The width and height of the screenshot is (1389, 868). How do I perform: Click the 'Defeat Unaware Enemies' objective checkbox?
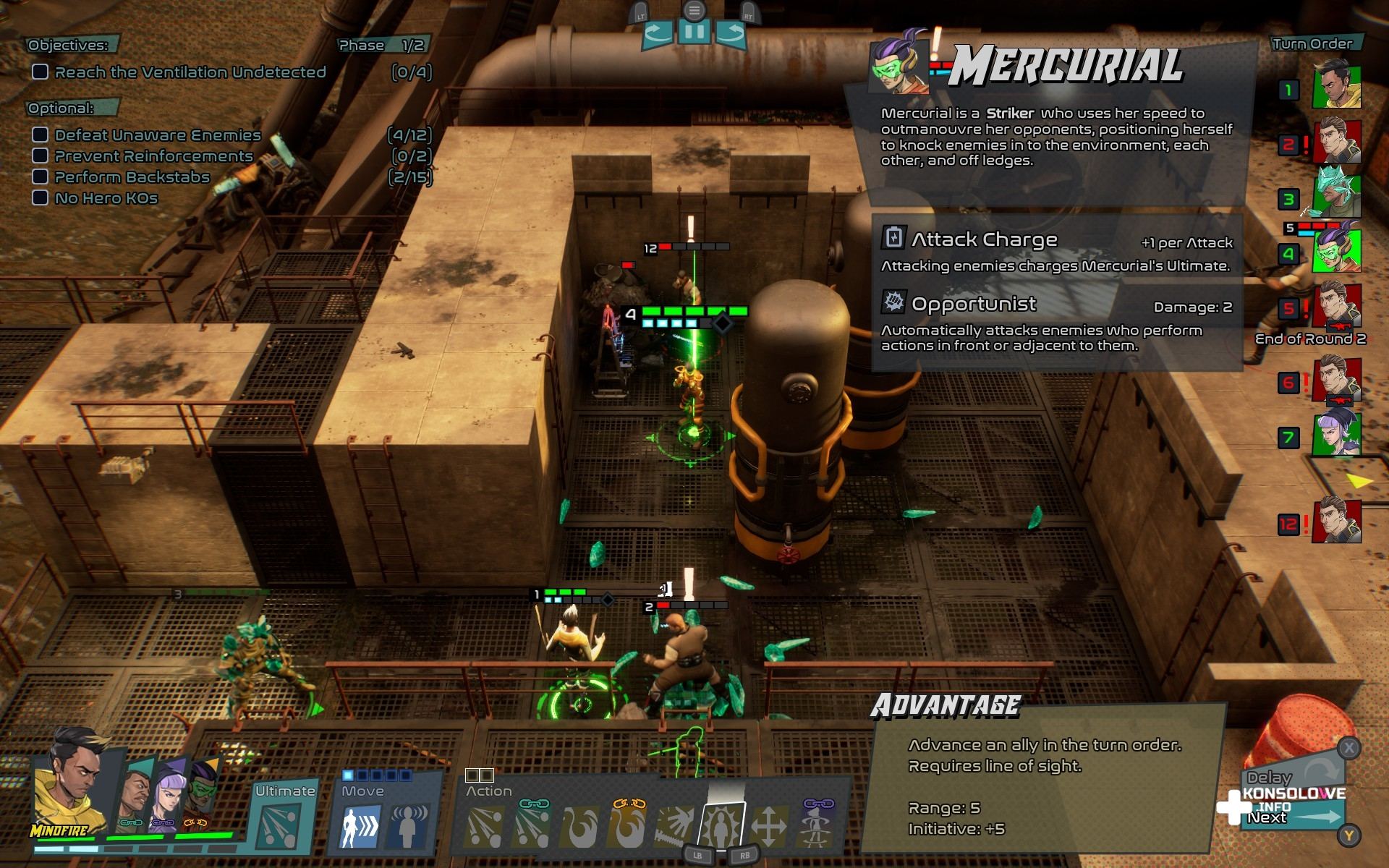[41, 135]
